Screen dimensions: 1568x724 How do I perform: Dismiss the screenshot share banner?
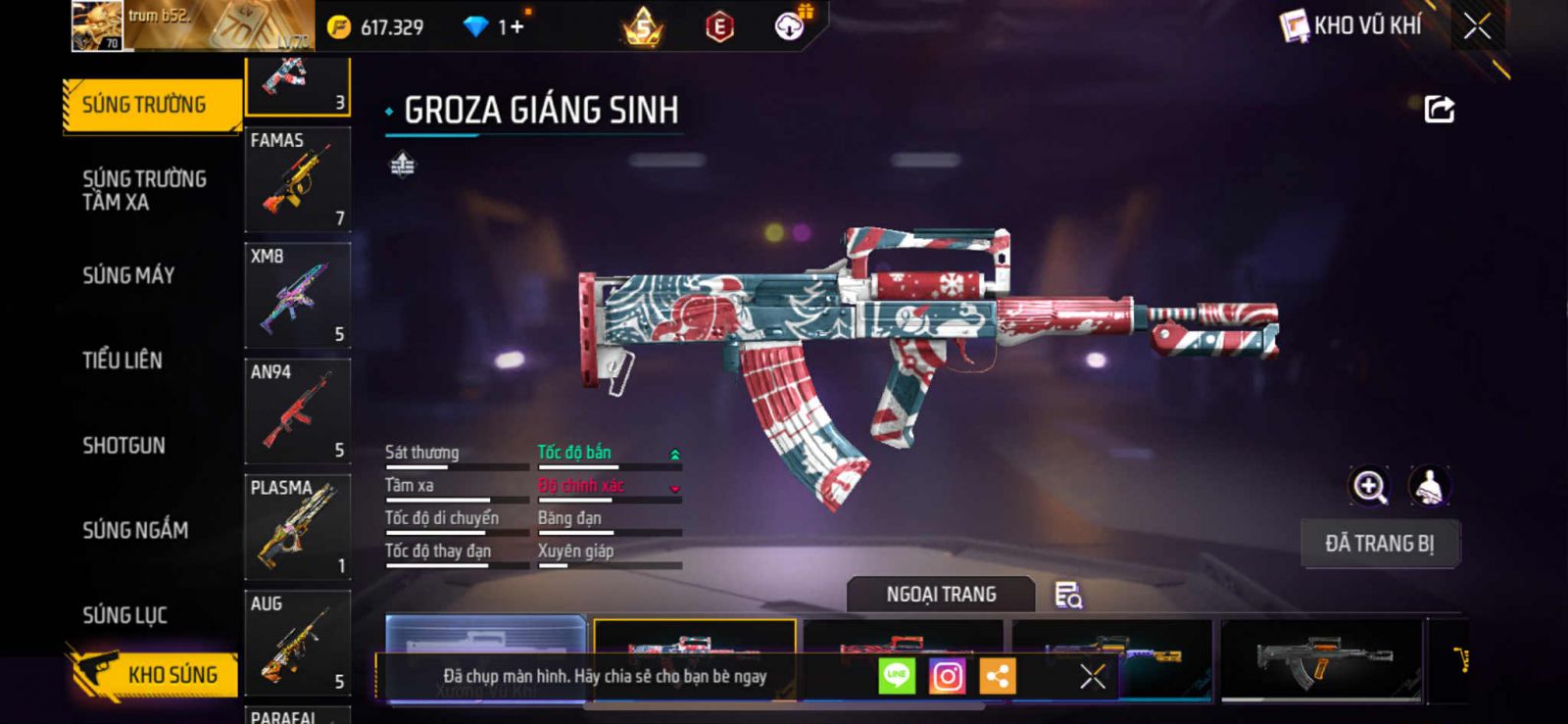(x=1093, y=676)
